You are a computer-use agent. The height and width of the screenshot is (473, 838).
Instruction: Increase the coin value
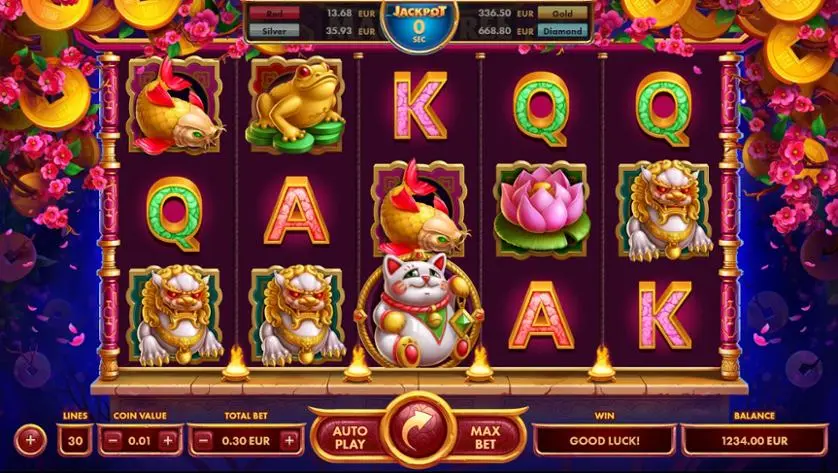tap(167, 440)
